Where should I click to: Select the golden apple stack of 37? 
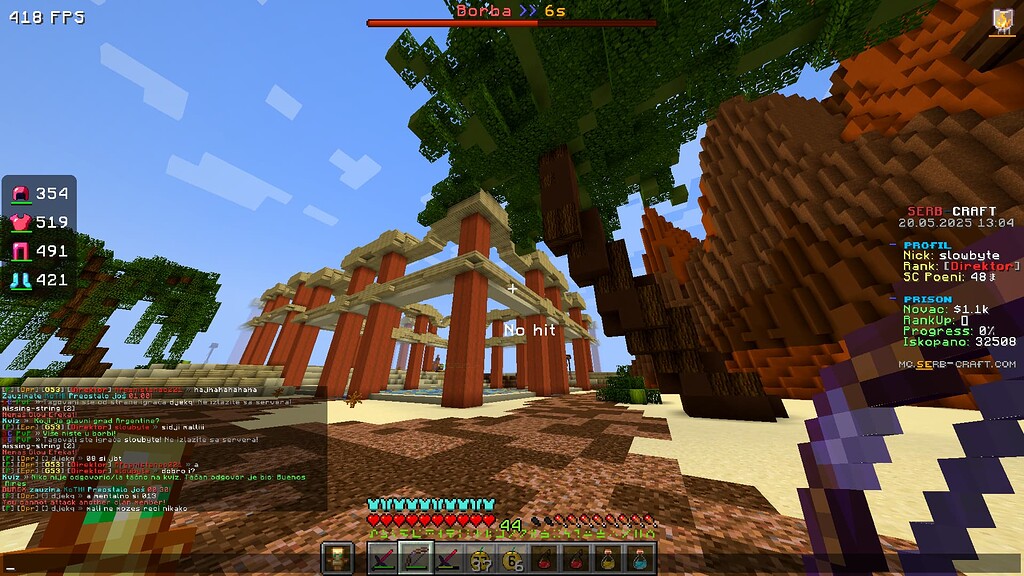coord(479,558)
